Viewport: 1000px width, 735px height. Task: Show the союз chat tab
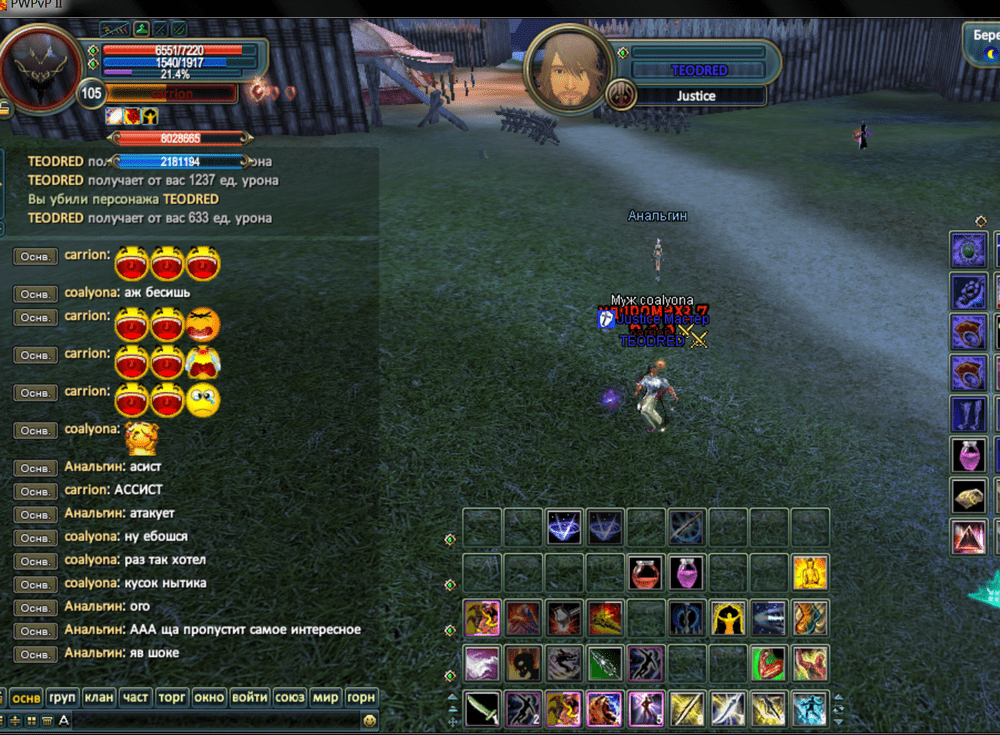click(x=289, y=697)
